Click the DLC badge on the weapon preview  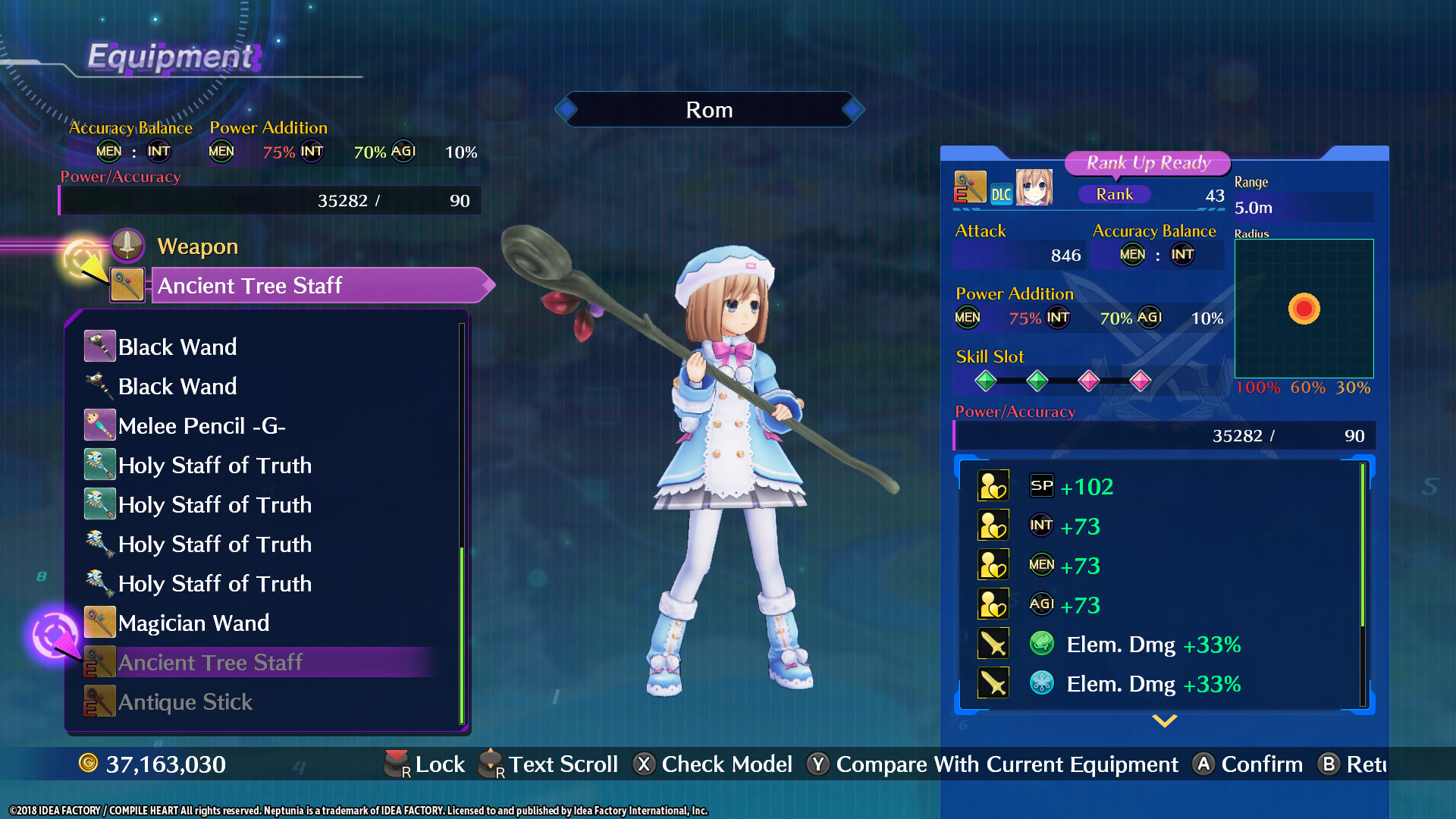click(x=1002, y=194)
